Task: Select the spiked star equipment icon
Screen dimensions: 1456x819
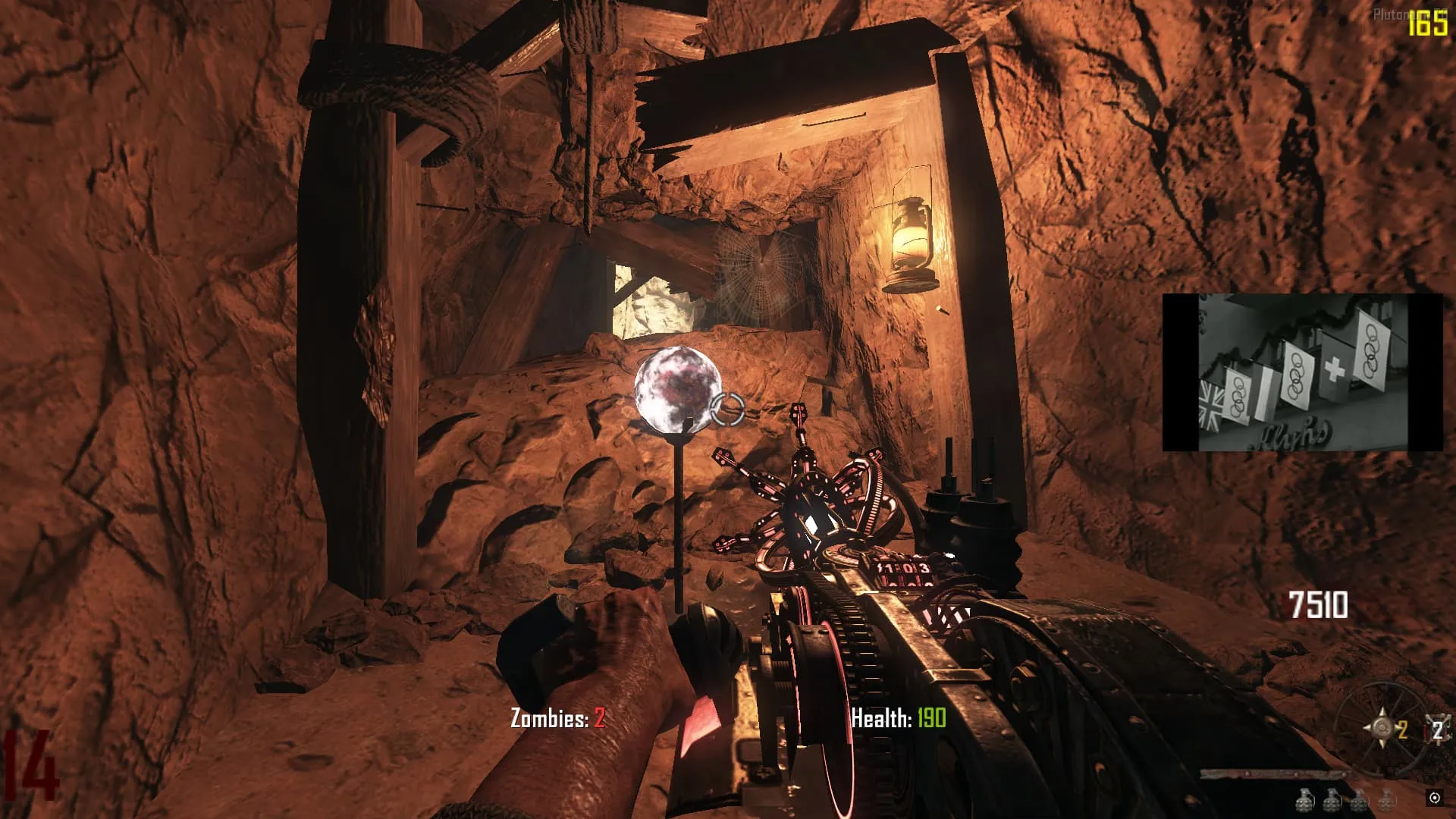Action: [1382, 730]
